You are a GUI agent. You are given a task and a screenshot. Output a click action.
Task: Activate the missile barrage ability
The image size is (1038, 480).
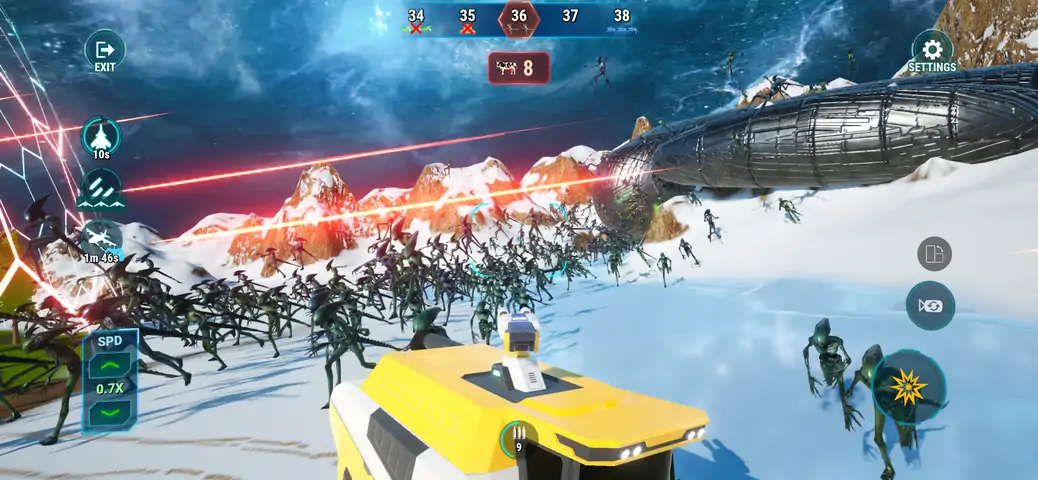tap(101, 189)
